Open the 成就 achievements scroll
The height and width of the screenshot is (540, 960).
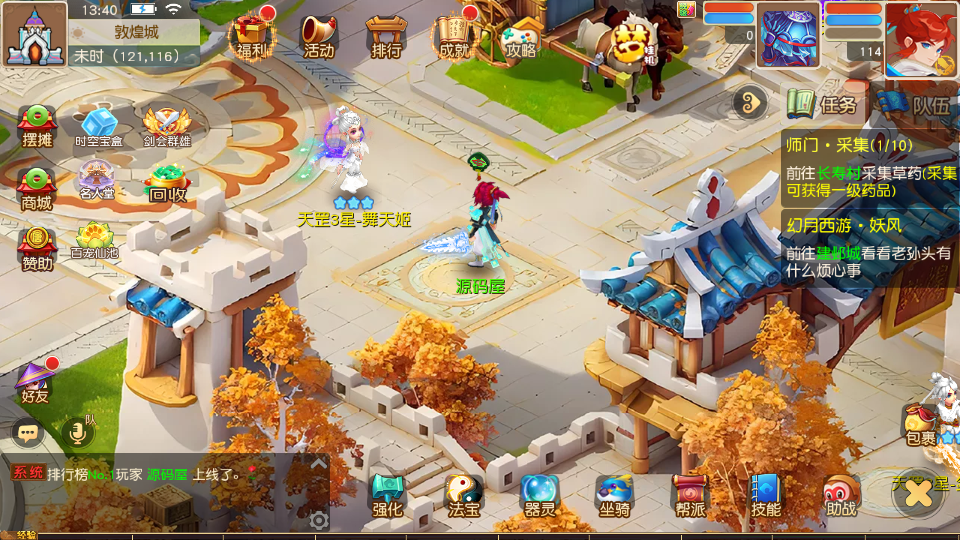453,36
